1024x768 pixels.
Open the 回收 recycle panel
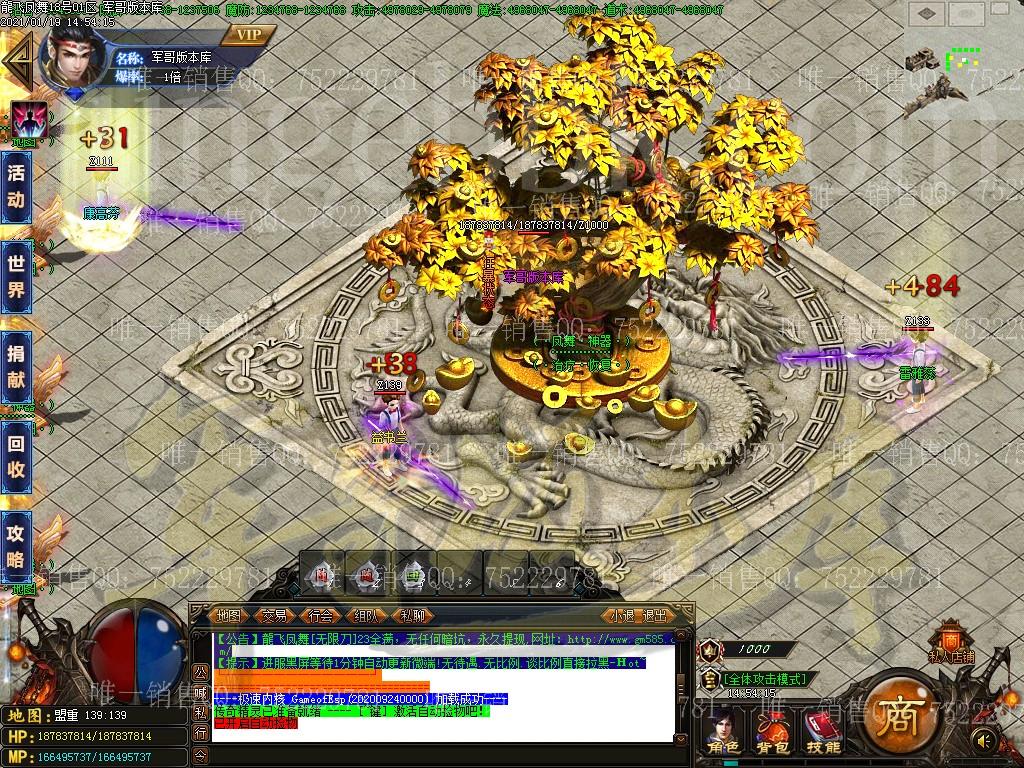pos(16,456)
